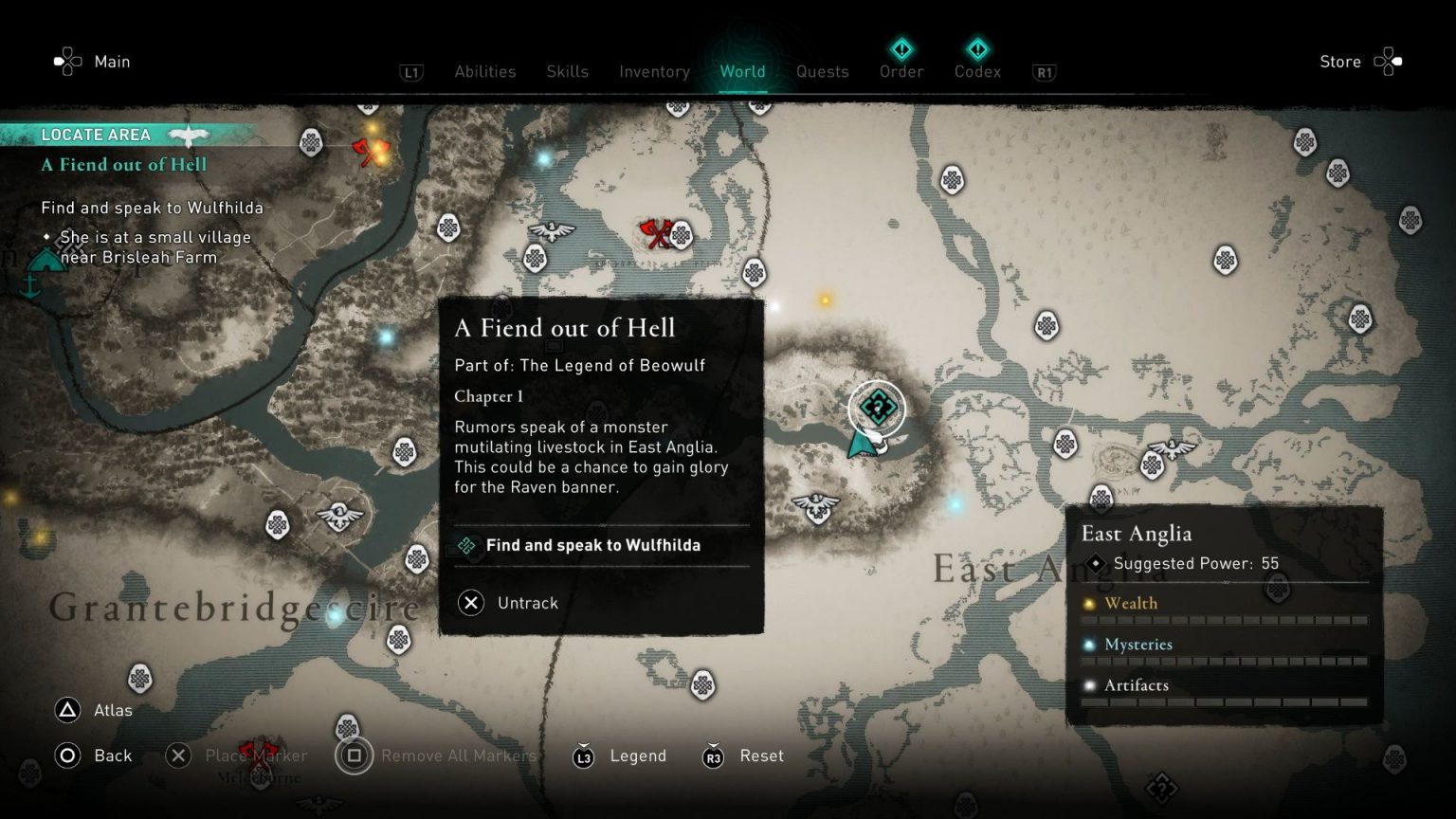The height and width of the screenshot is (819, 1456).
Task: Select the Main raven icon top left
Action: pos(67,60)
